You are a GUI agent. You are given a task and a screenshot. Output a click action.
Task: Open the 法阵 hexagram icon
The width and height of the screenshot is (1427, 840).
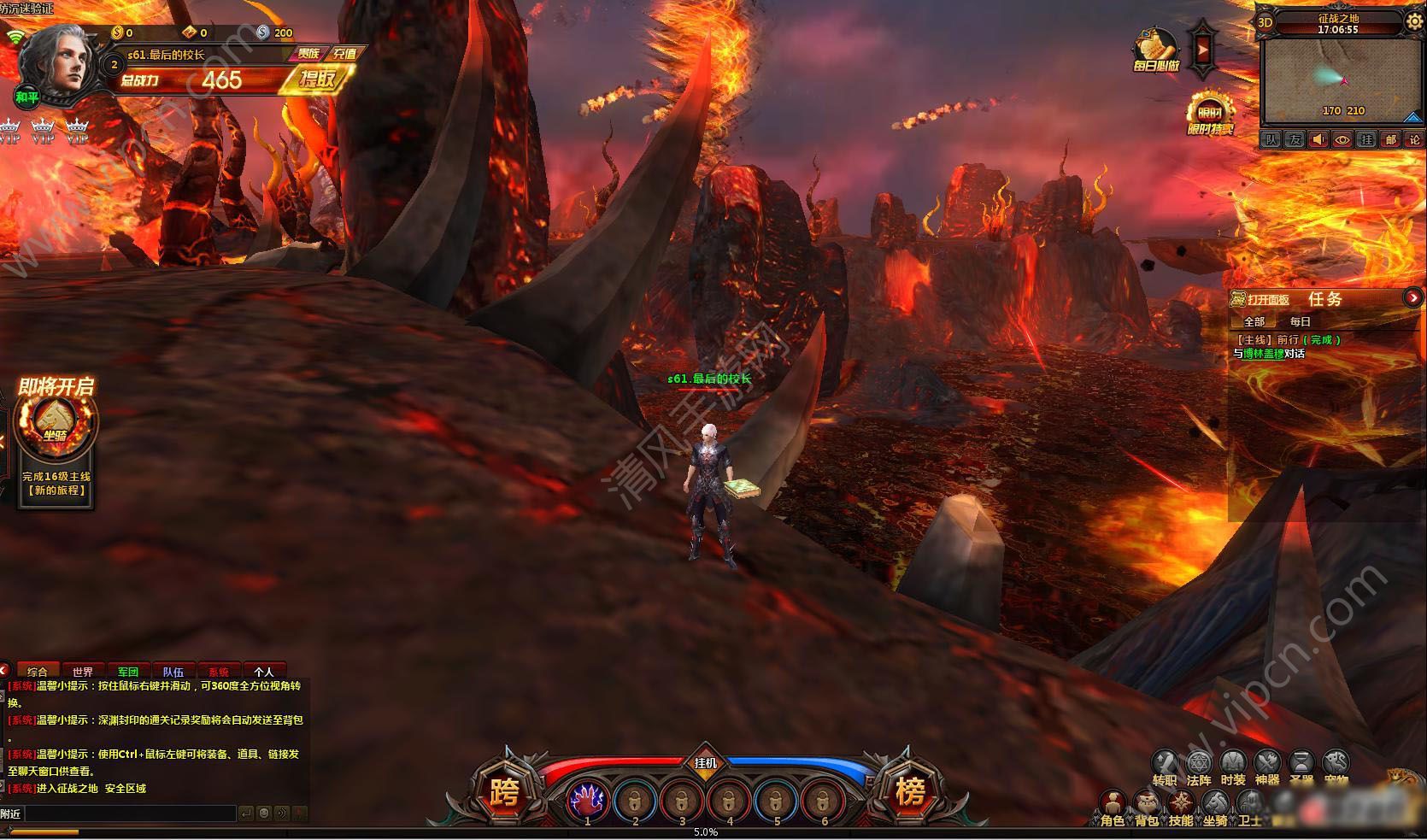[1199, 765]
